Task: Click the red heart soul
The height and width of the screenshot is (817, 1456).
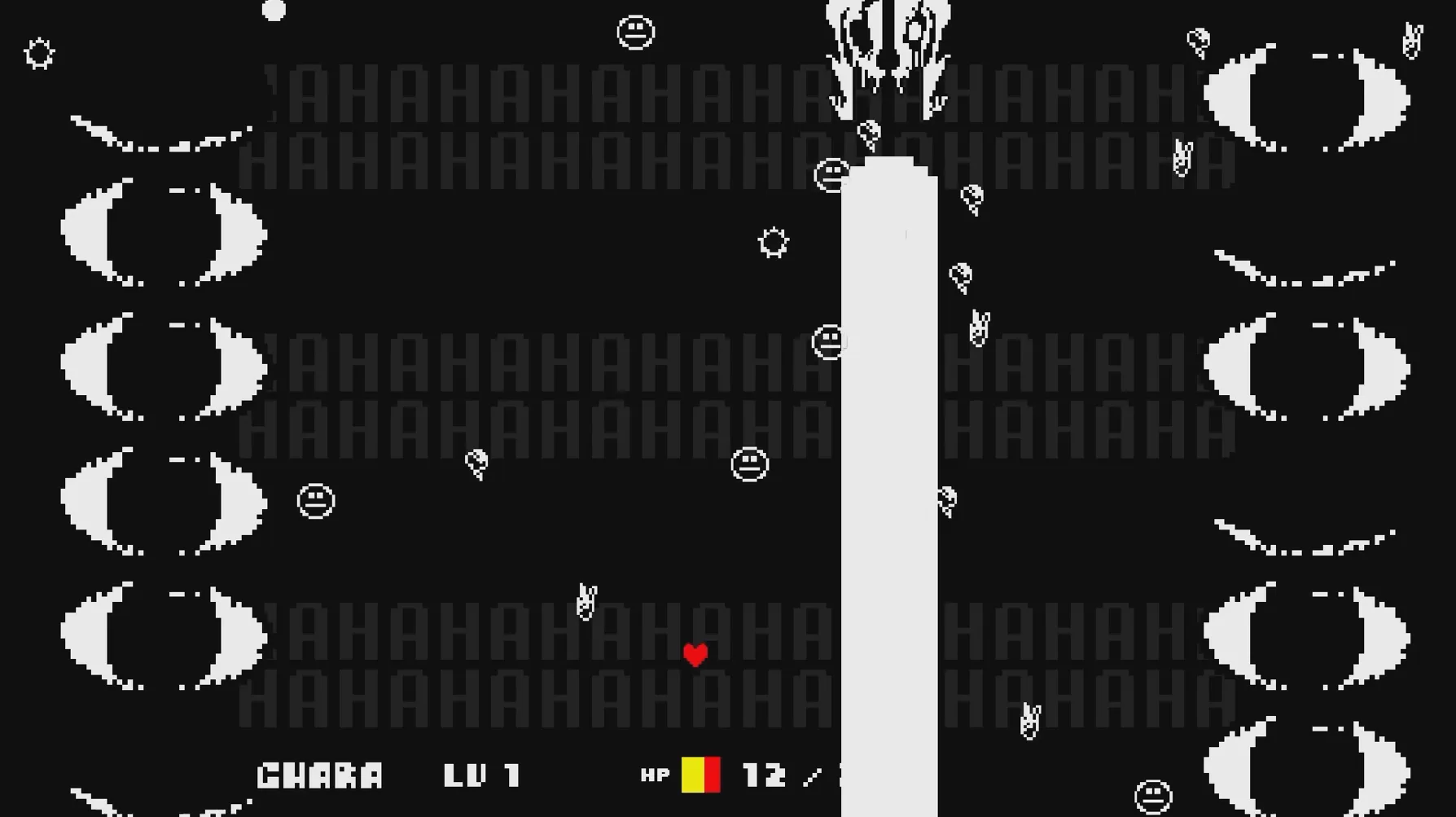Action: tap(695, 653)
